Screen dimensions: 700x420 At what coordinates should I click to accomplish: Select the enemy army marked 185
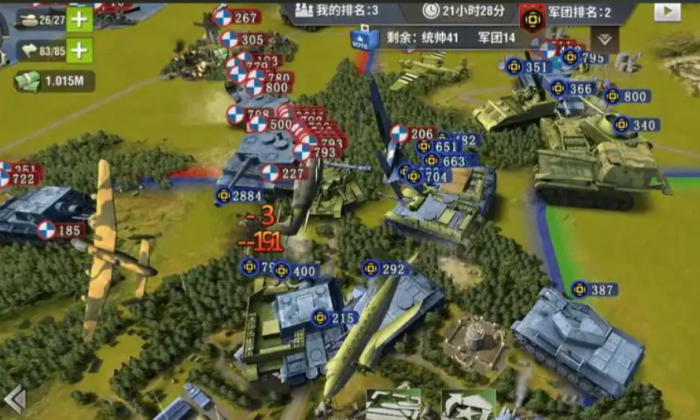[61, 231]
